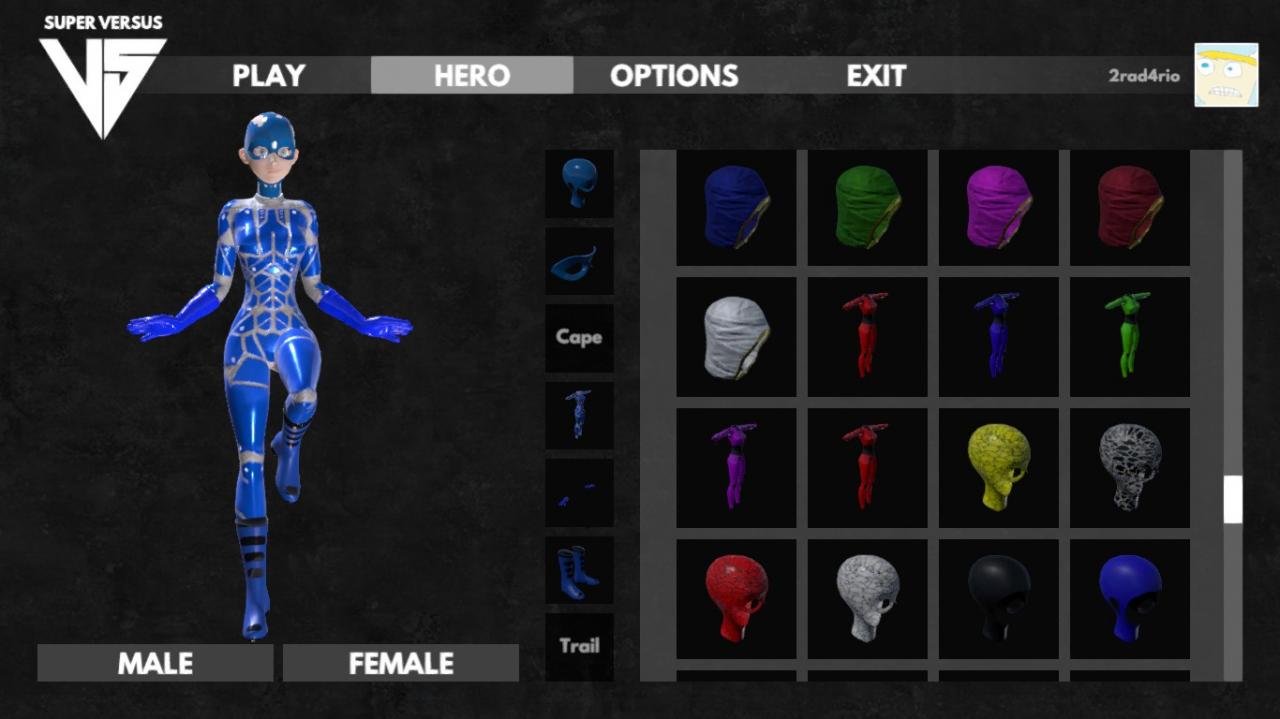Open the OPTIONS menu
Image resolution: width=1280 pixels, height=719 pixels.
pyautogui.click(x=674, y=75)
